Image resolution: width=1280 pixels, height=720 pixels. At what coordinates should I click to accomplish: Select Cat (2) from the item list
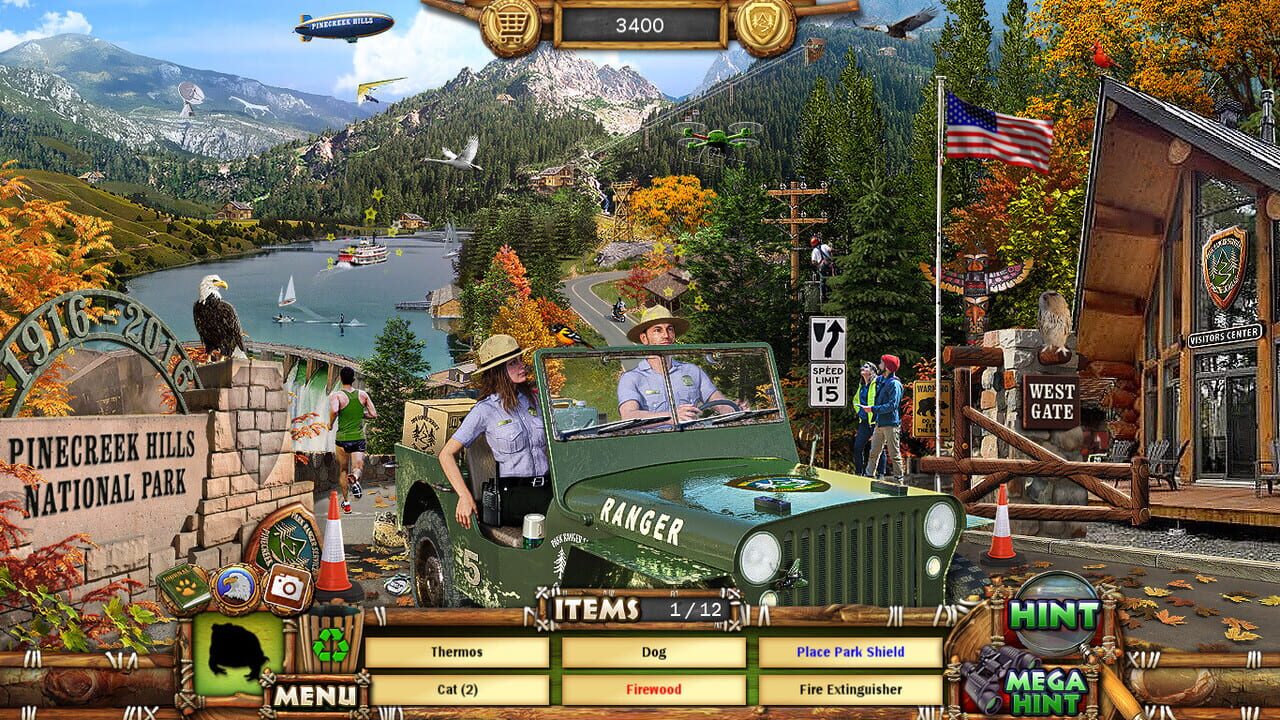(459, 690)
